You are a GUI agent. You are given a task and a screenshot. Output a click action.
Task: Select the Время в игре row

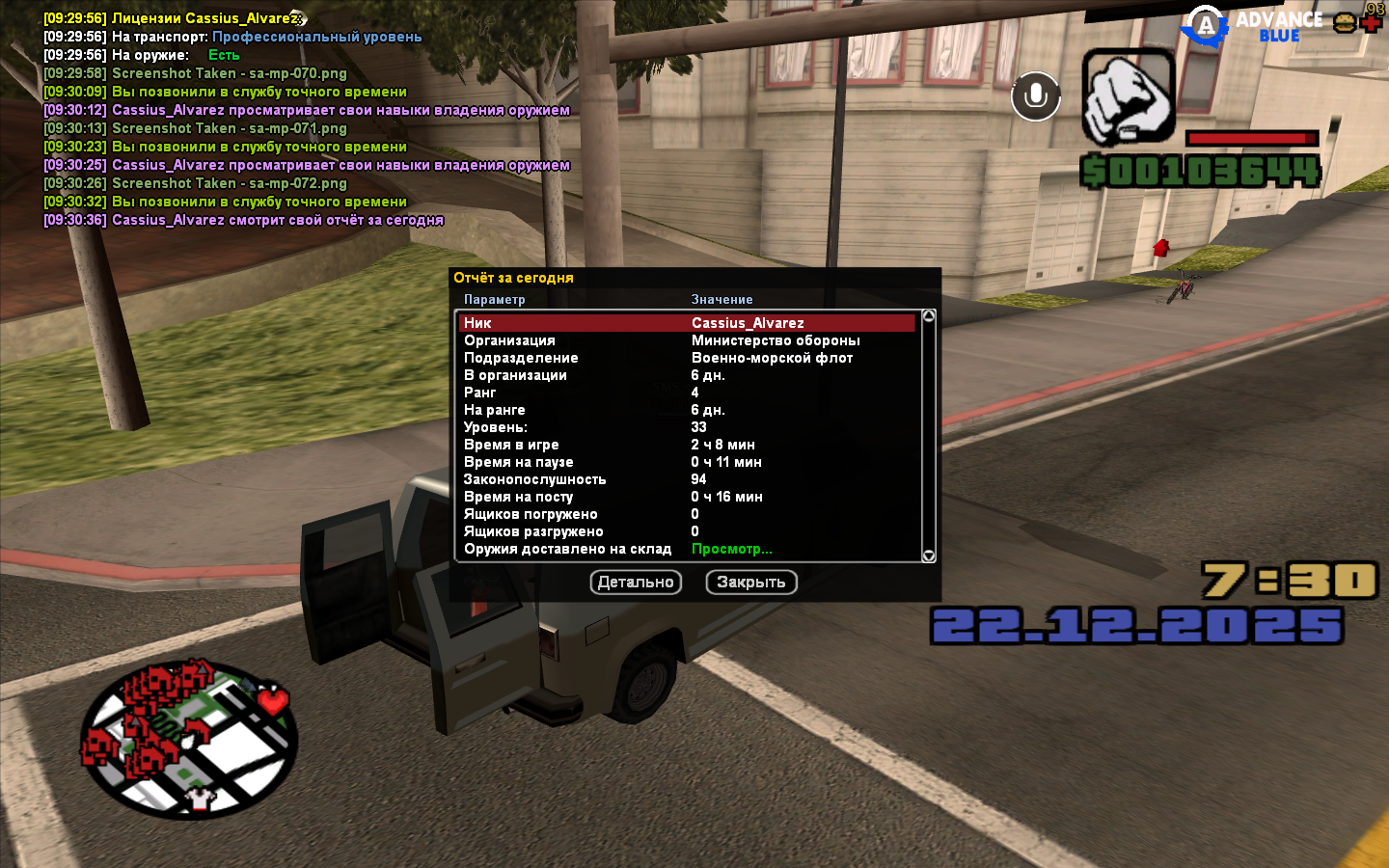pyautogui.click(x=687, y=445)
